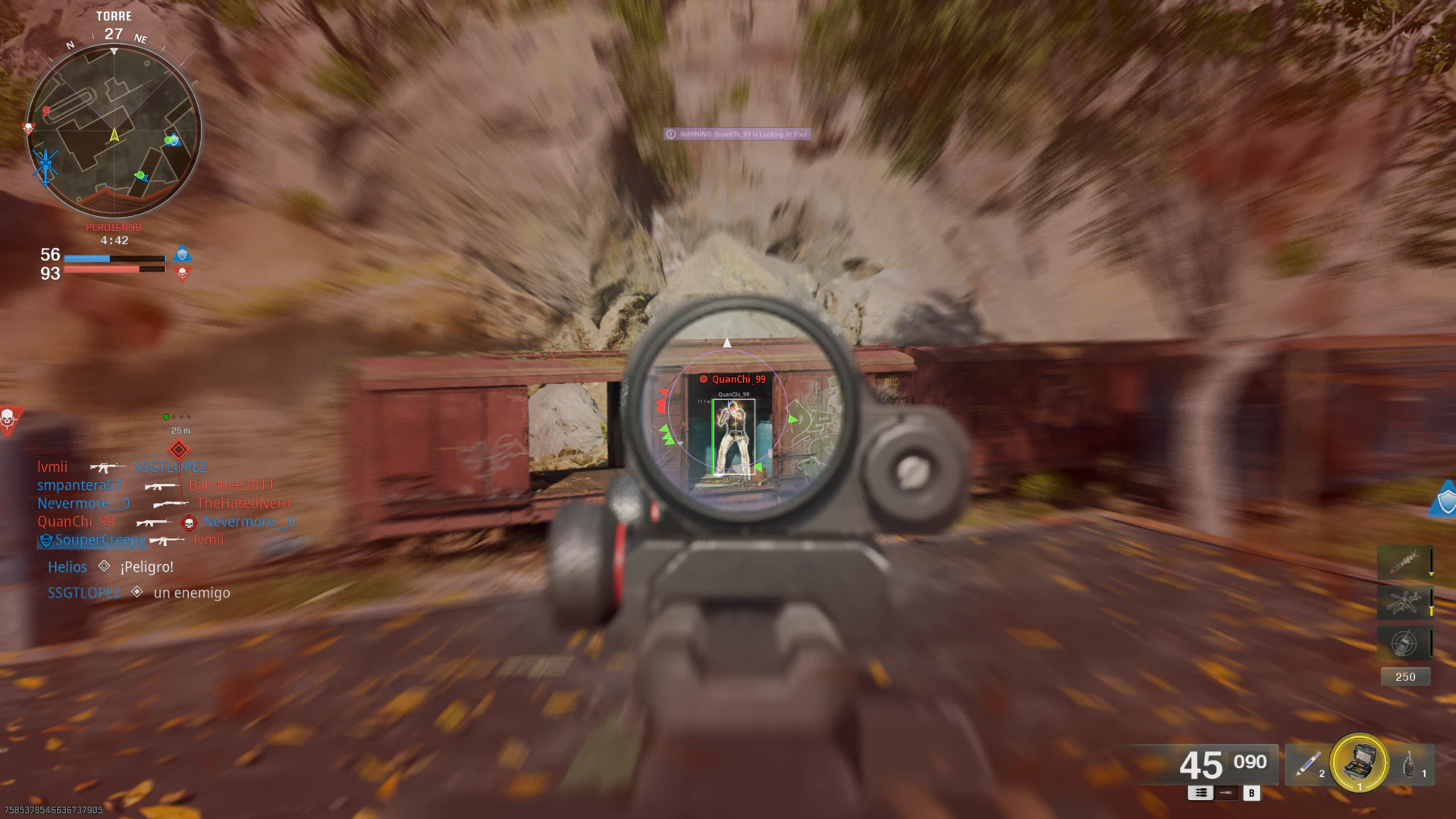Viewport: 1456px width, 819px height.
Task: Click the QuanChi_99 warning banner
Action: pyautogui.click(x=736, y=134)
